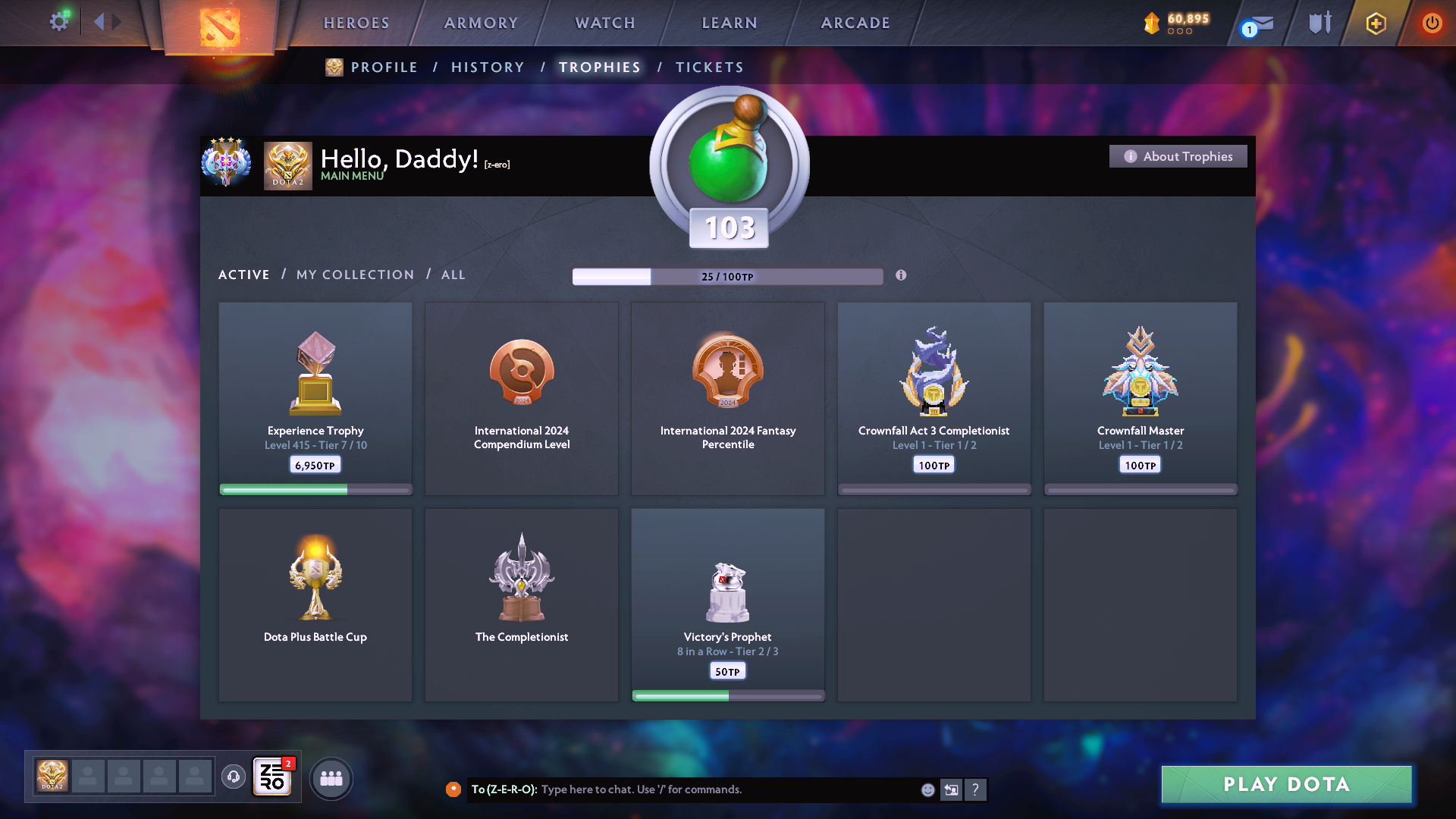Viewport: 1456px width, 819px height.
Task: Show the Tickets tab
Action: [709, 67]
